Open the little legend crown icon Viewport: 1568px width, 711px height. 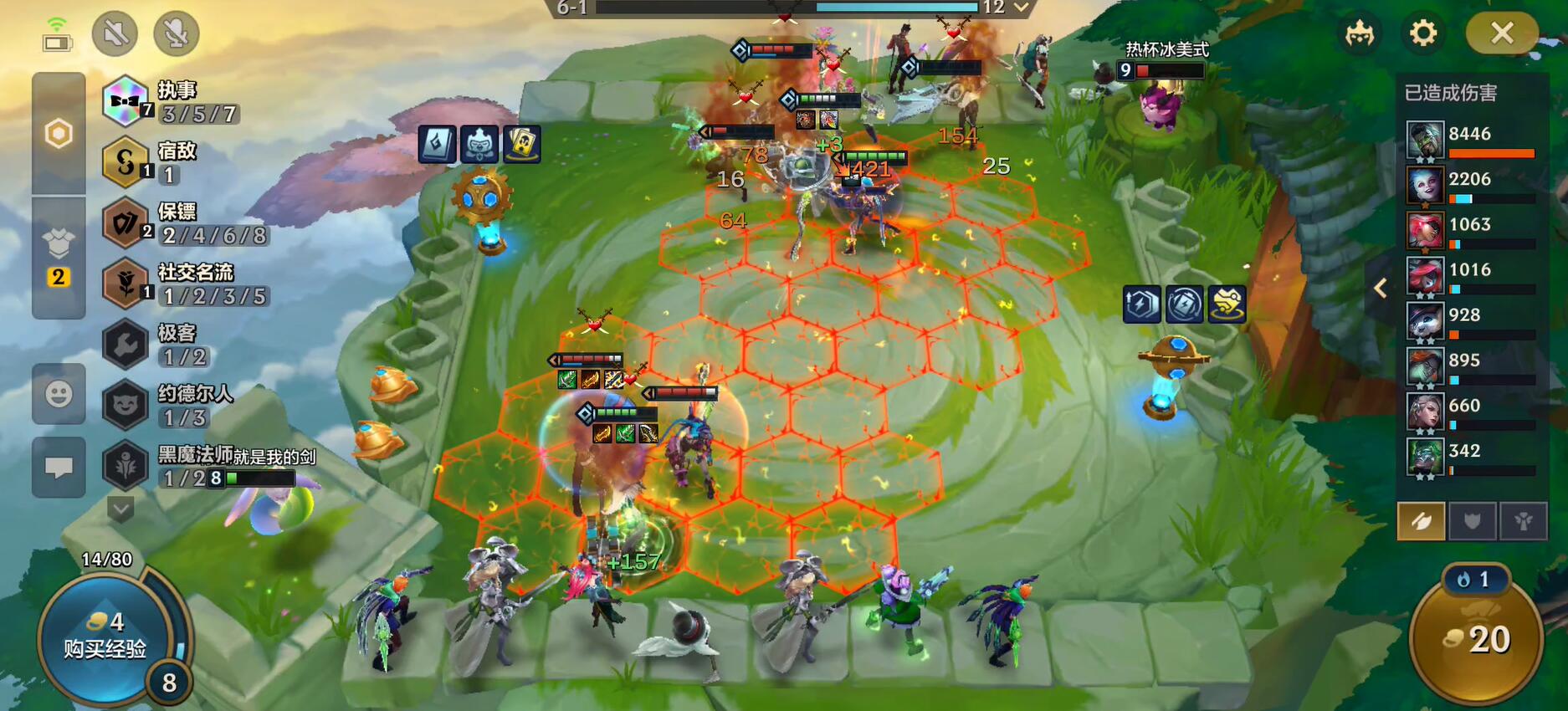click(1360, 33)
